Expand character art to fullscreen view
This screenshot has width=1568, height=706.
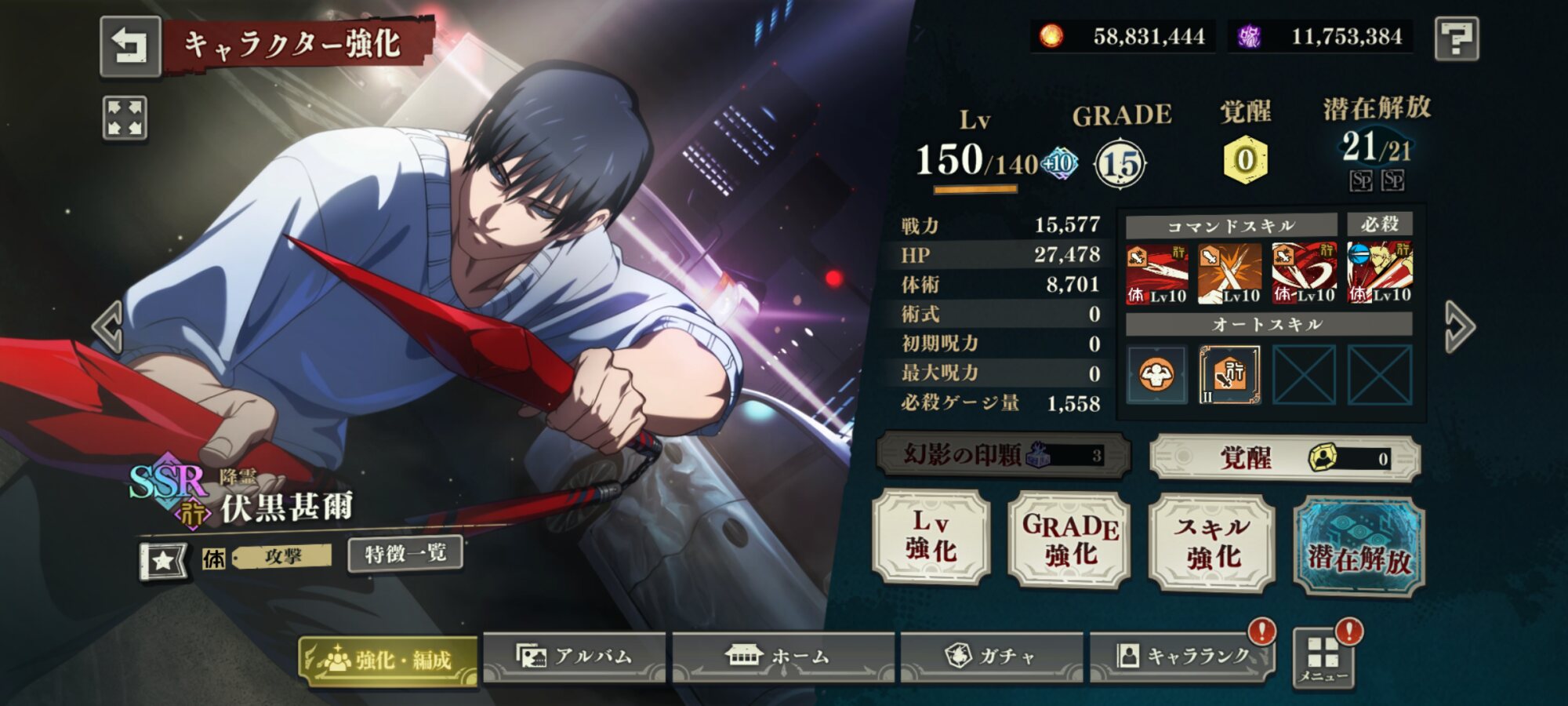(x=125, y=118)
